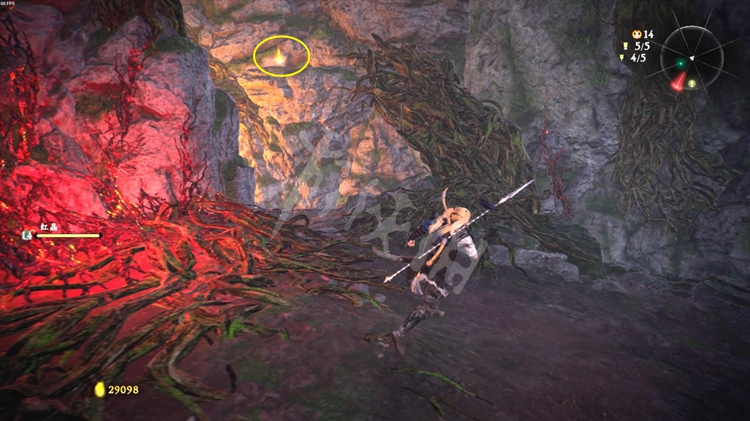Select the red cone marker on the compass
This screenshot has height=421, width=750.
click(678, 83)
